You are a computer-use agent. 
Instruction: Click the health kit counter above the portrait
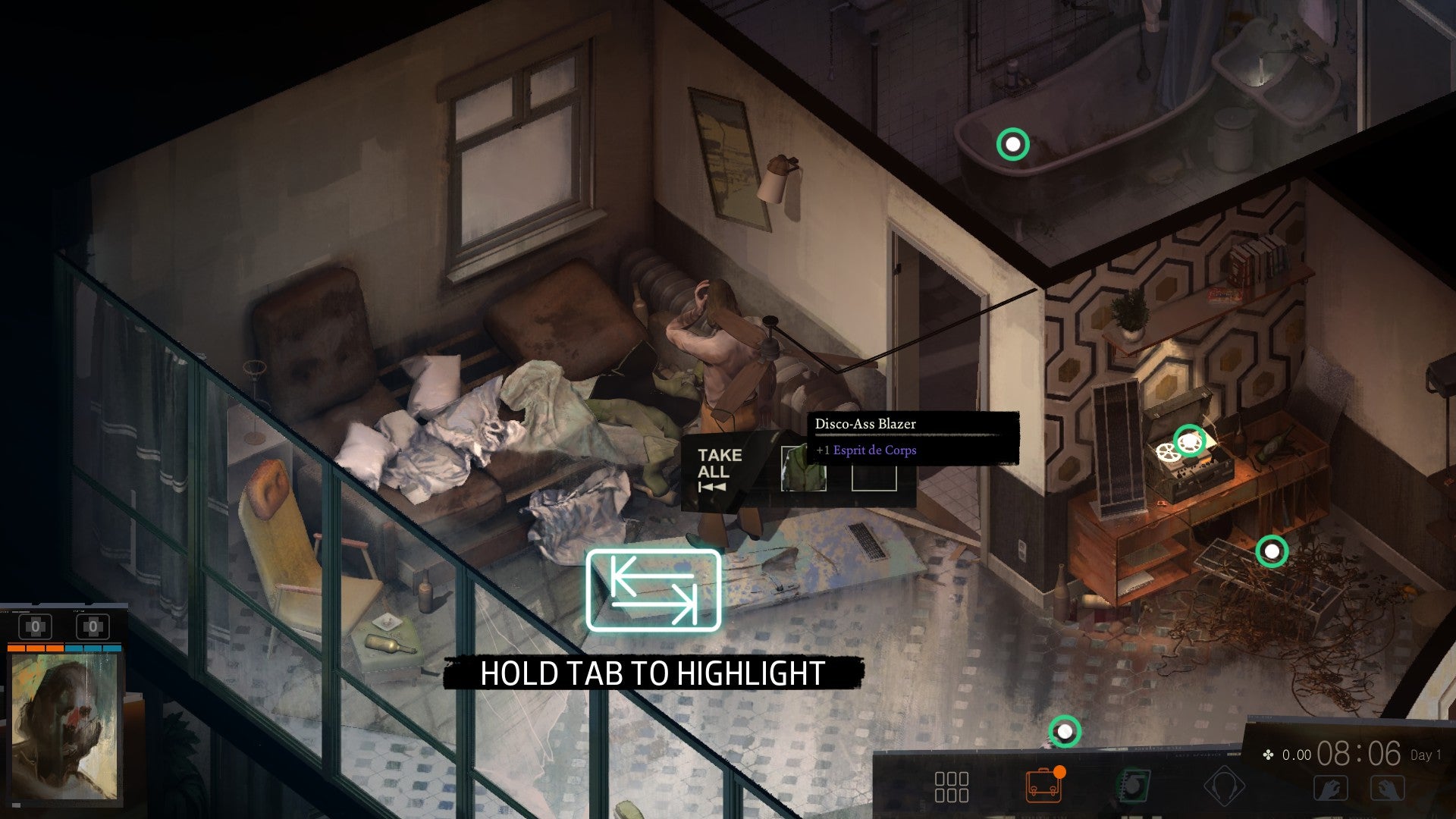tap(34, 626)
